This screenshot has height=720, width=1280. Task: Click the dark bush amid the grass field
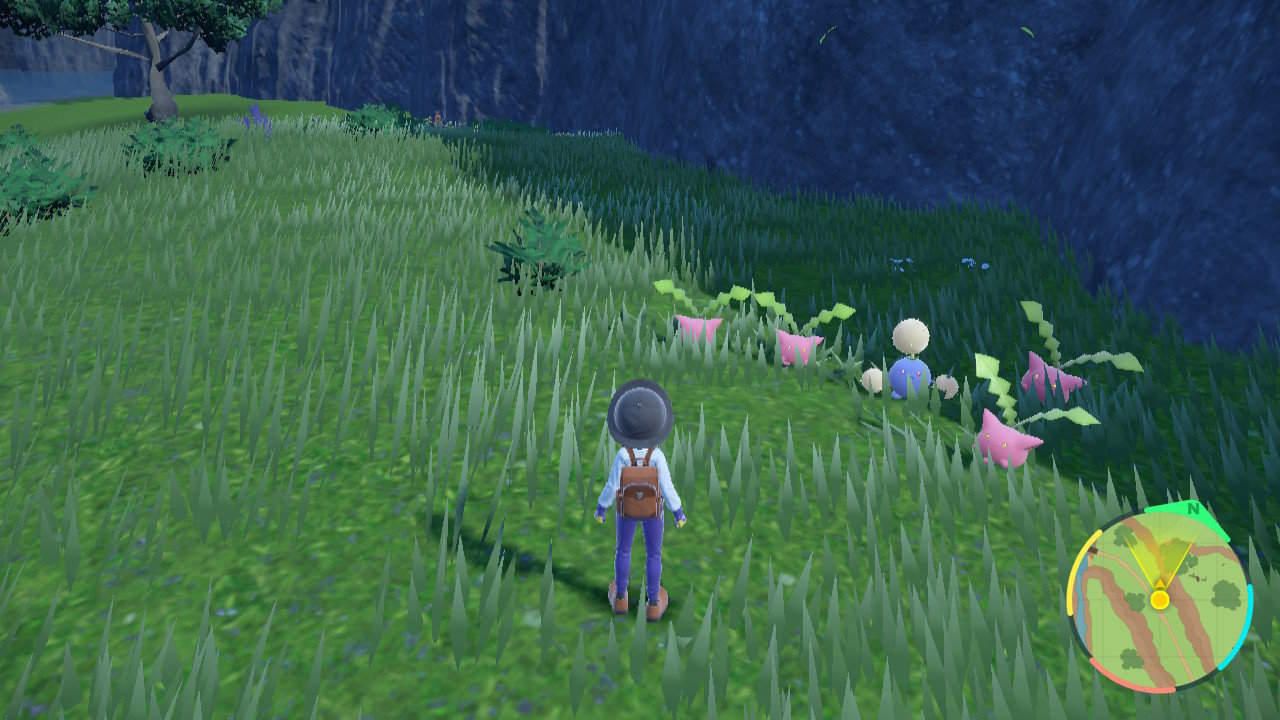pos(540,245)
